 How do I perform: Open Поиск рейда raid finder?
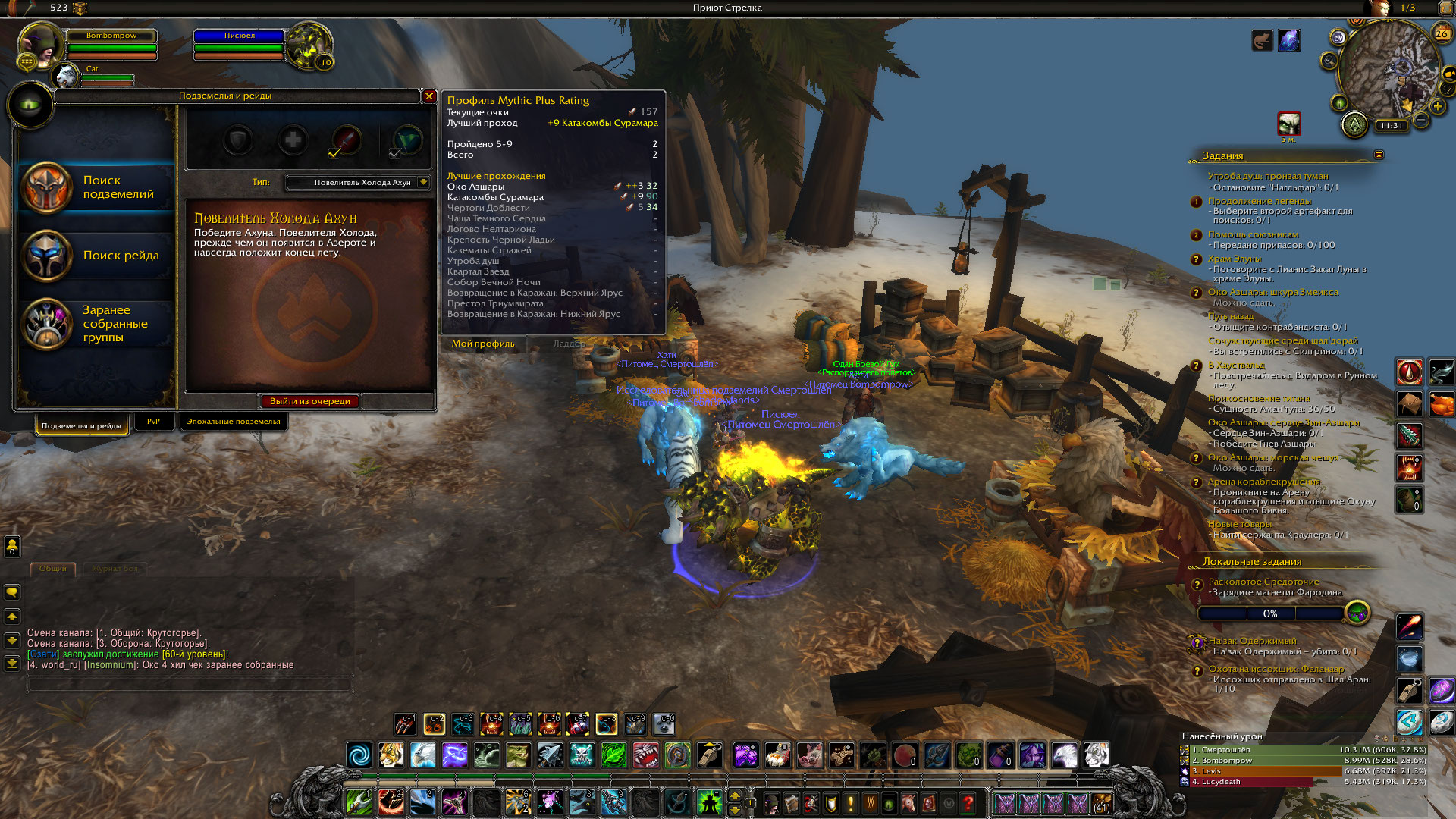pos(97,256)
